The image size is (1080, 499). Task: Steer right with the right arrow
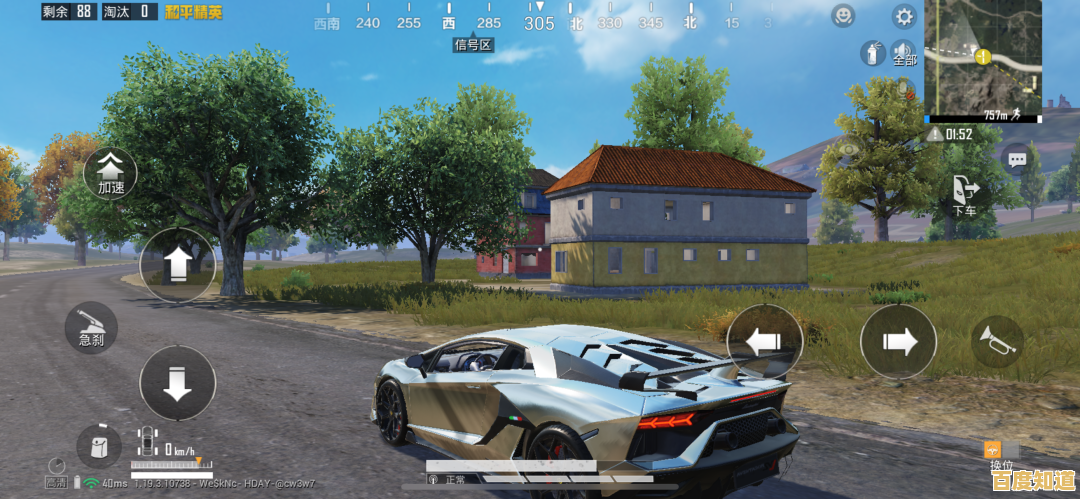point(898,342)
